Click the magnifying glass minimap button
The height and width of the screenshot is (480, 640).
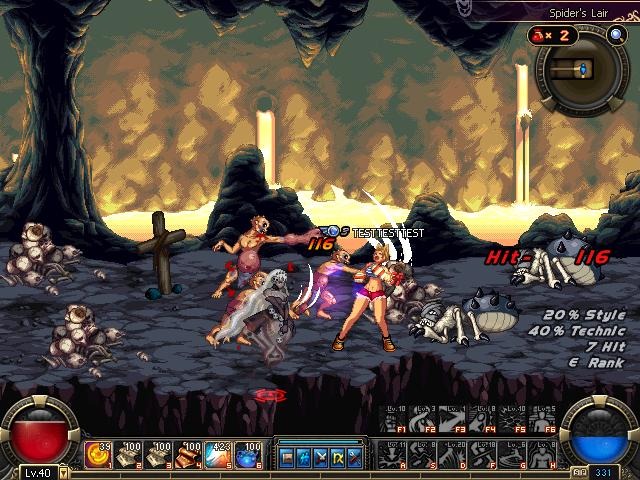617,35
